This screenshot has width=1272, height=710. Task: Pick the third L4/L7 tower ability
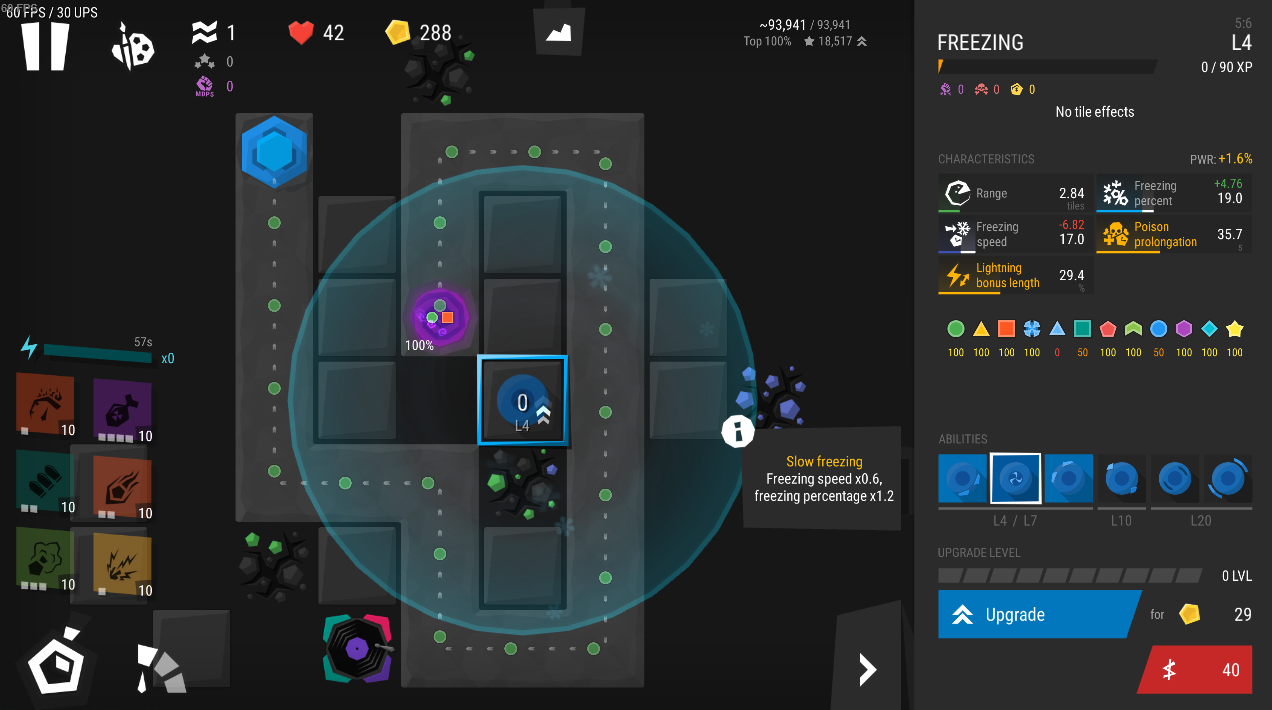click(x=1068, y=479)
